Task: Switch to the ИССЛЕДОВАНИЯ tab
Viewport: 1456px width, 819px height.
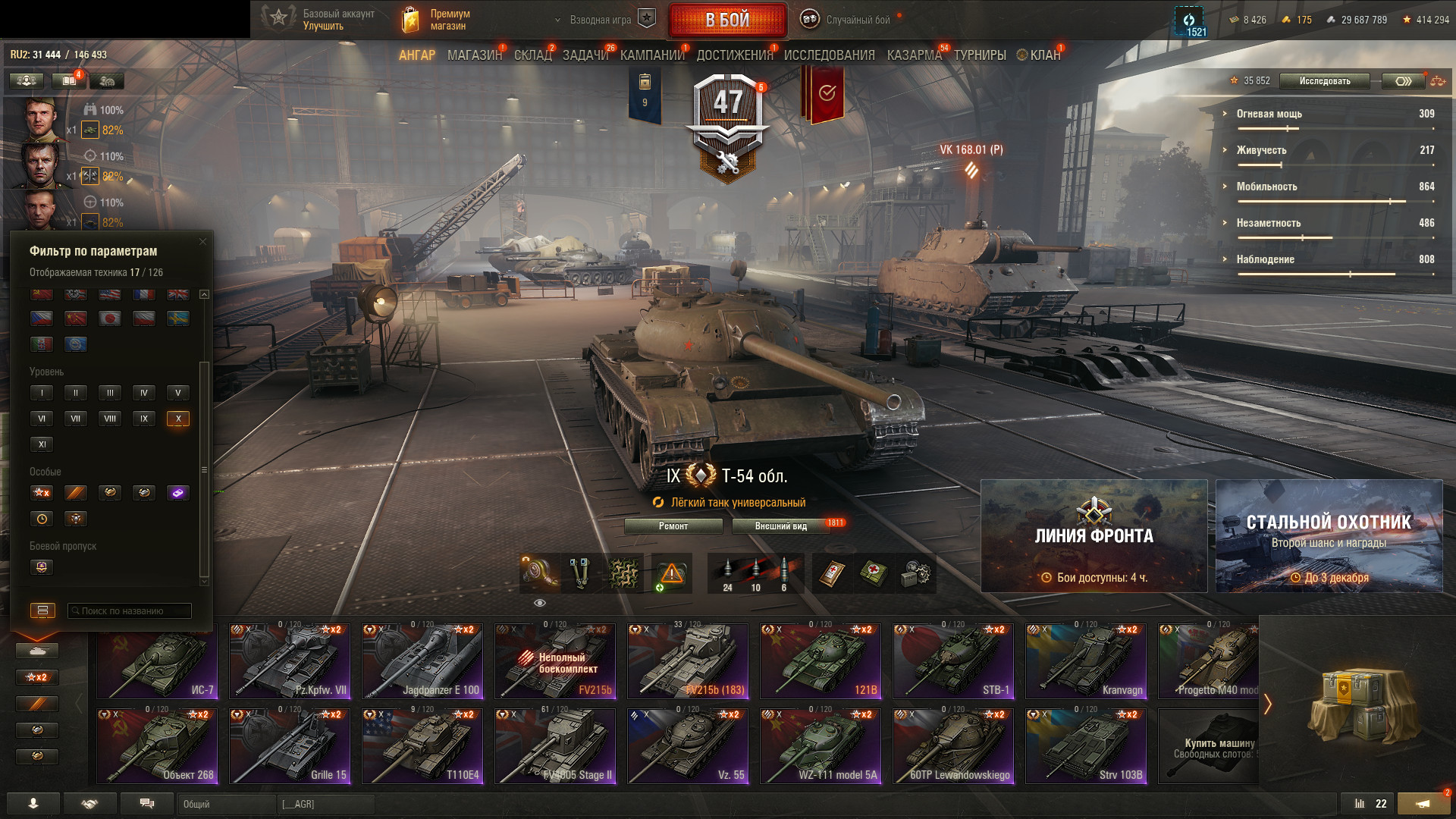Action: click(829, 55)
